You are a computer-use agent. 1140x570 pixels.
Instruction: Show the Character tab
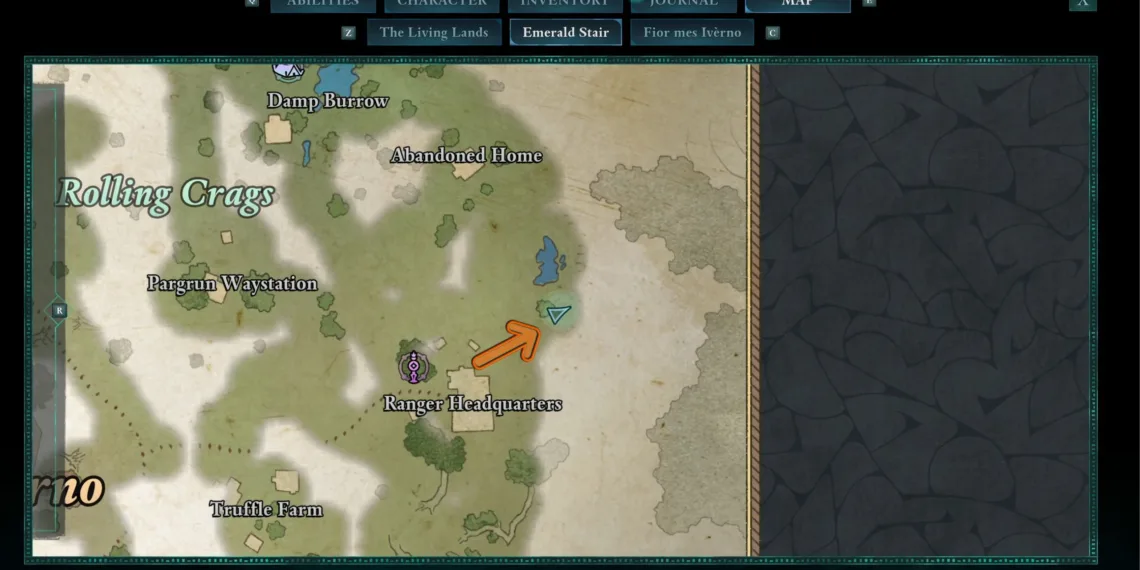point(441,4)
